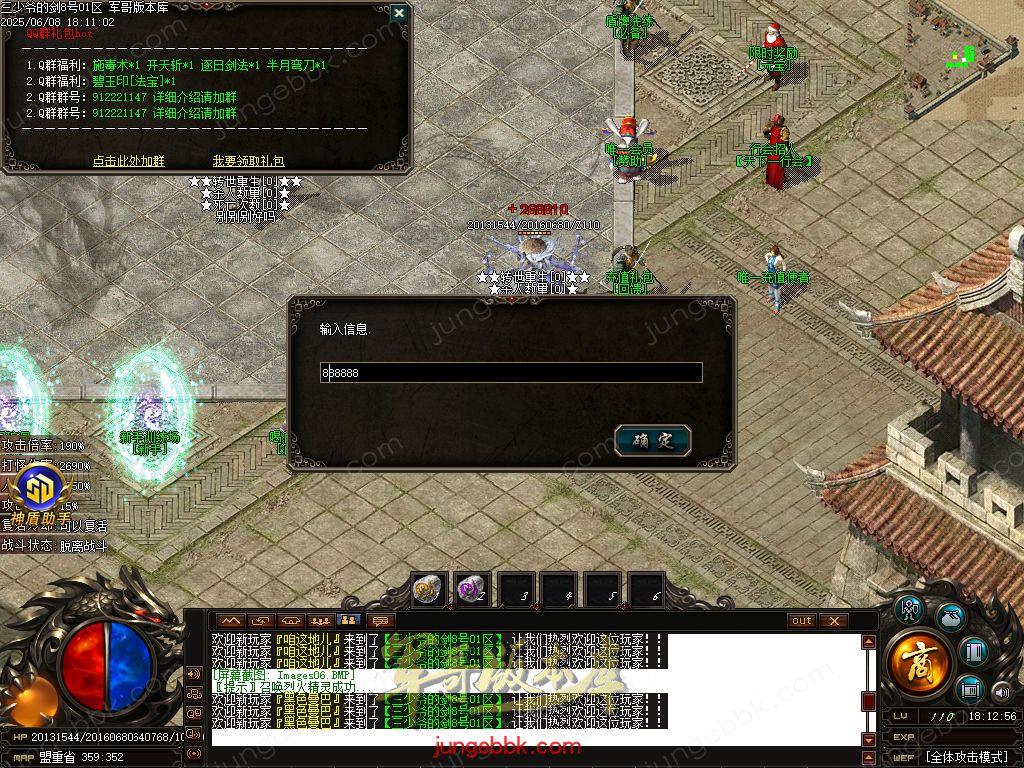Screen dimensions: 1024x768
Task: Close the chat bar with the X button
Action: (x=833, y=621)
